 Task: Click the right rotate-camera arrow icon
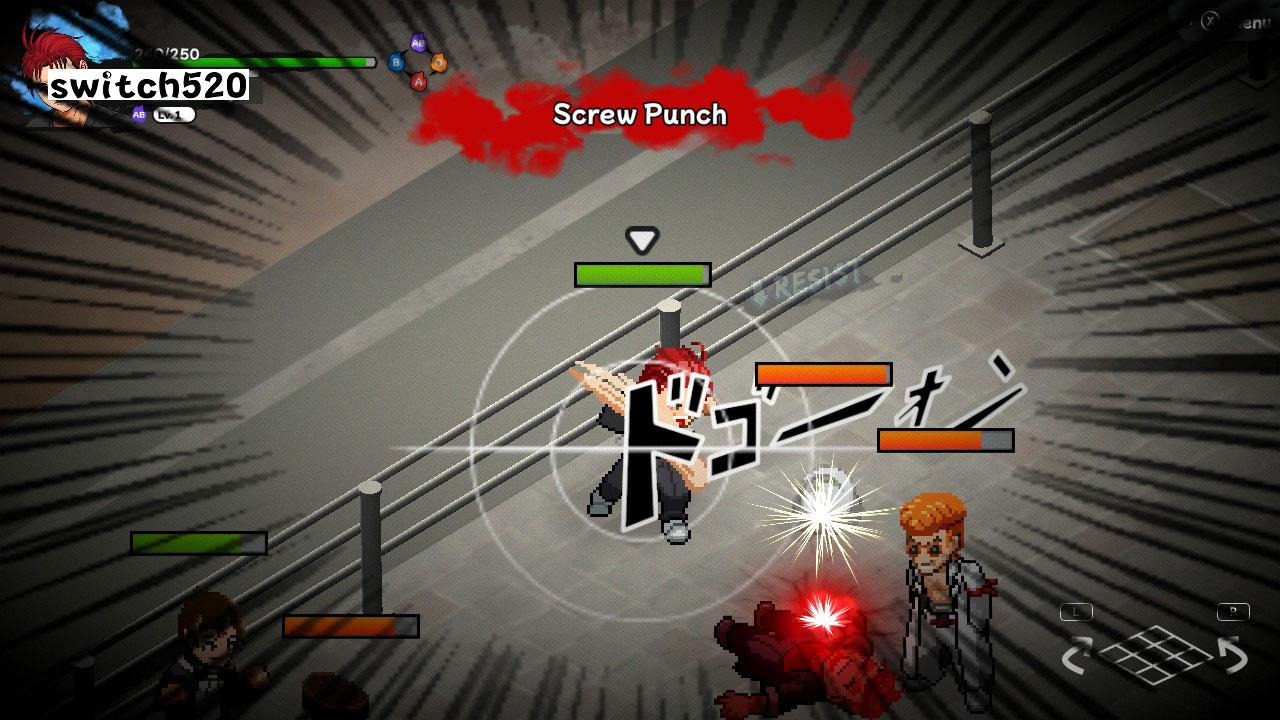point(1232,655)
